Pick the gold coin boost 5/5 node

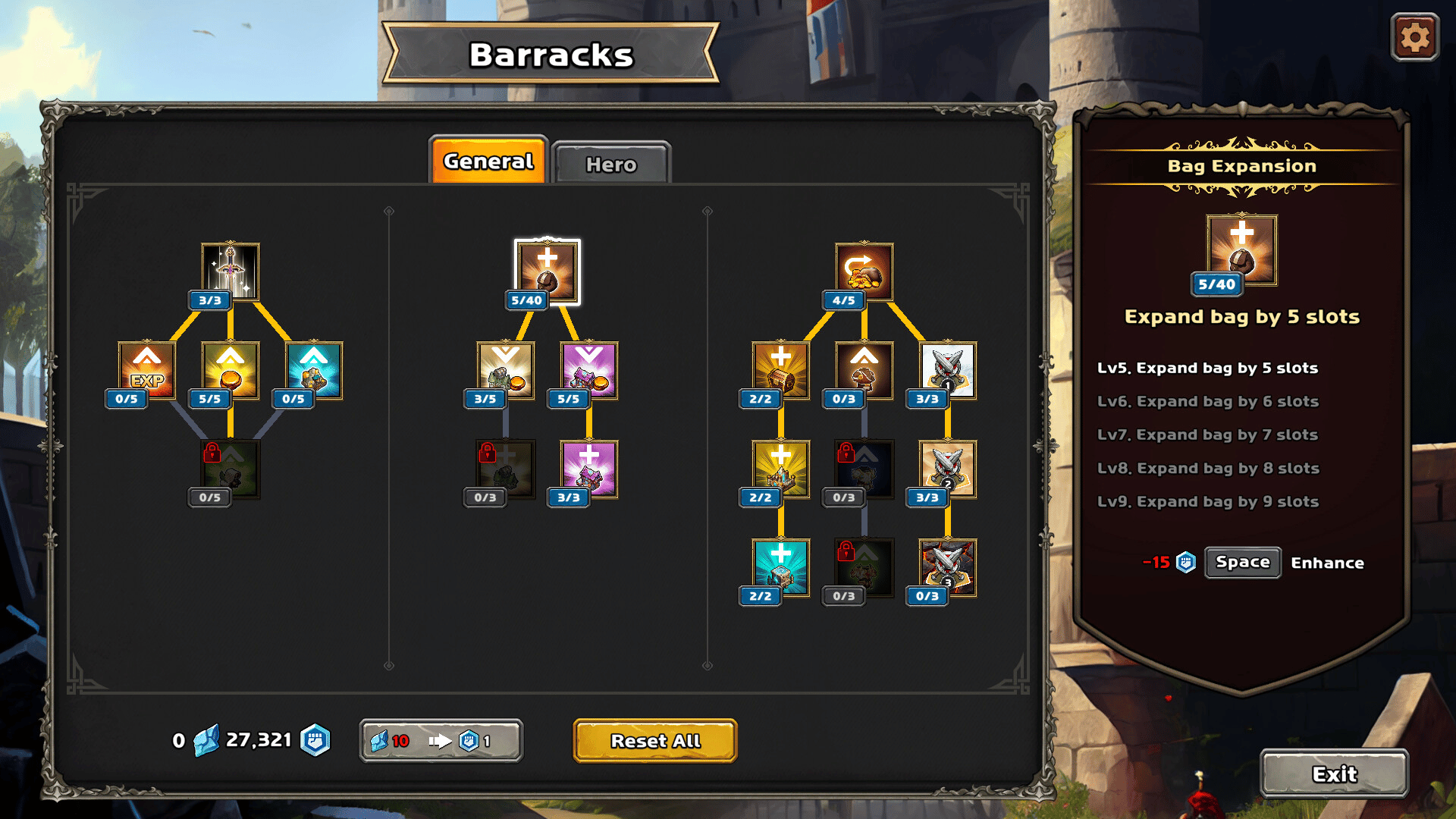tap(231, 370)
